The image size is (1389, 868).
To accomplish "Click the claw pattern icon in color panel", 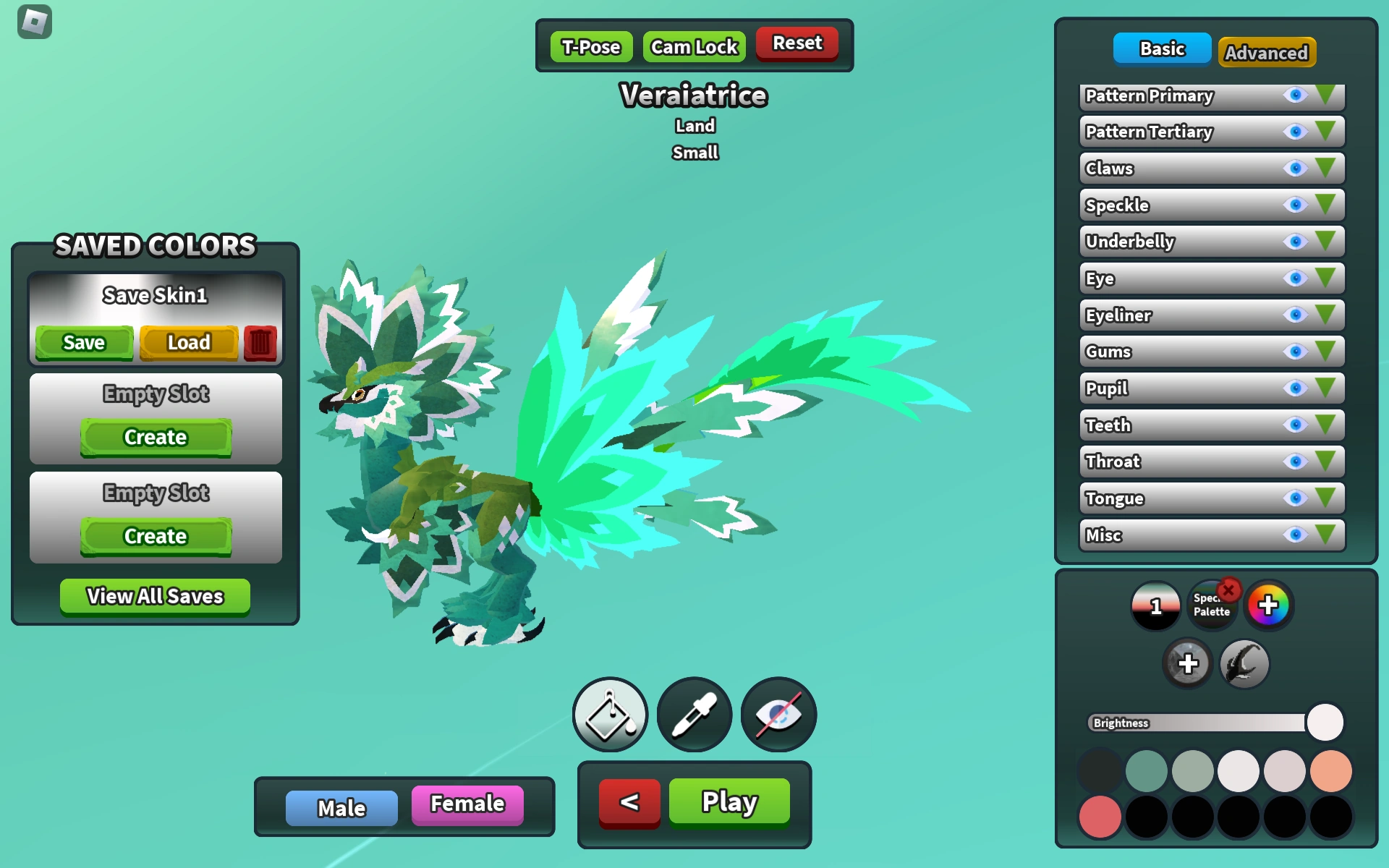I will 1244,663.
